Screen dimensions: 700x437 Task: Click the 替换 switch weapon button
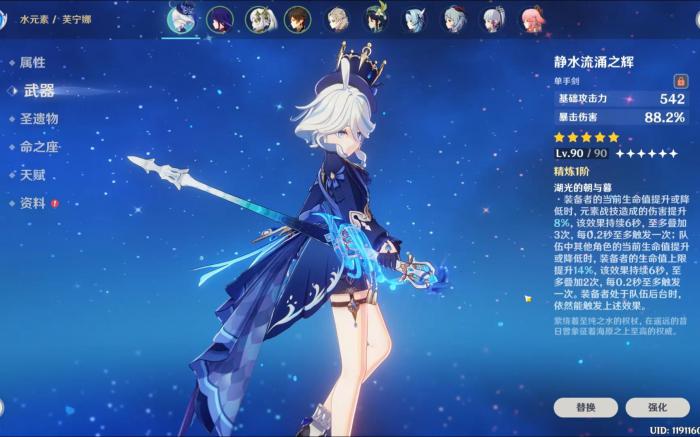point(585,408)
